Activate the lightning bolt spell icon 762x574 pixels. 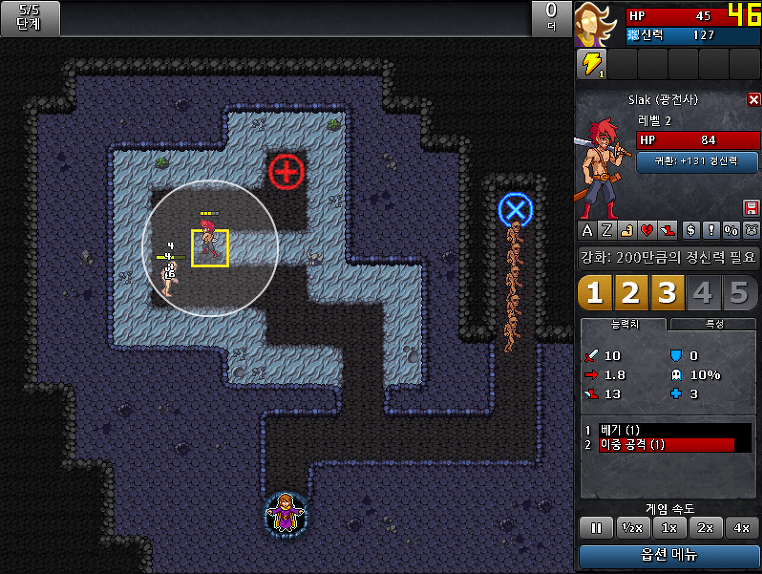pyautogui.click(x=592, y=64)
